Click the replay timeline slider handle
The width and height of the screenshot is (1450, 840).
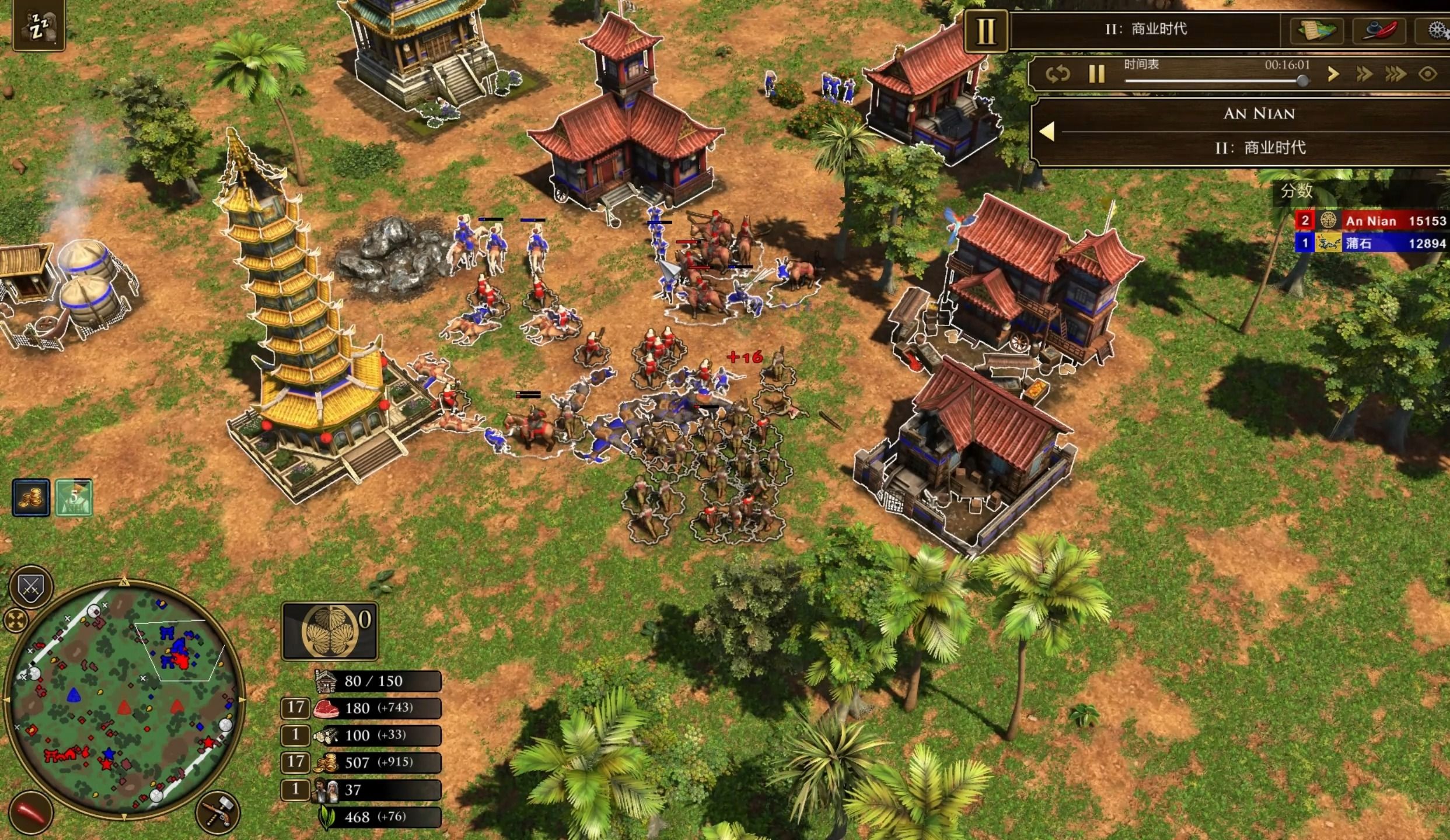click(1302, 81)
